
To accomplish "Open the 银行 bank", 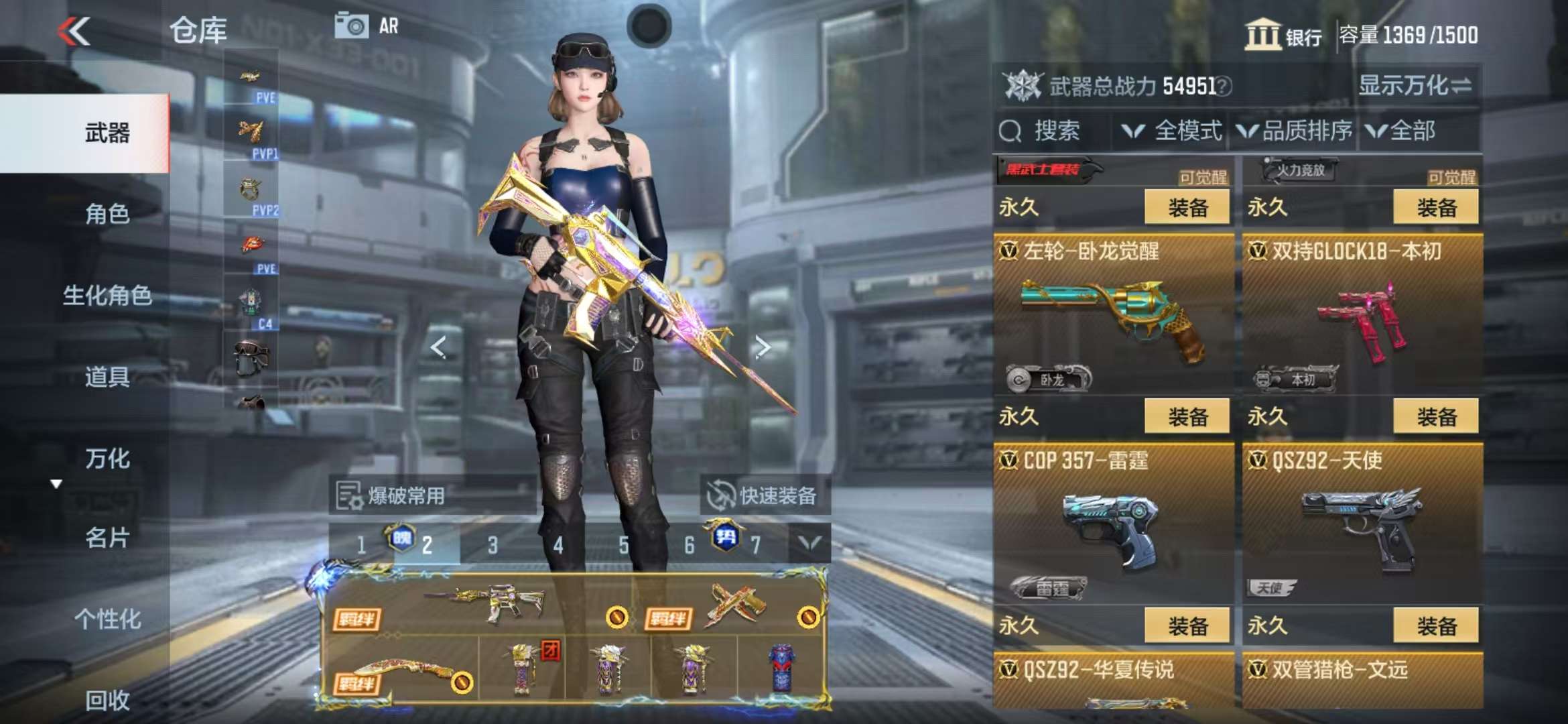I will pyautogui.click(x=1283, y=35).
